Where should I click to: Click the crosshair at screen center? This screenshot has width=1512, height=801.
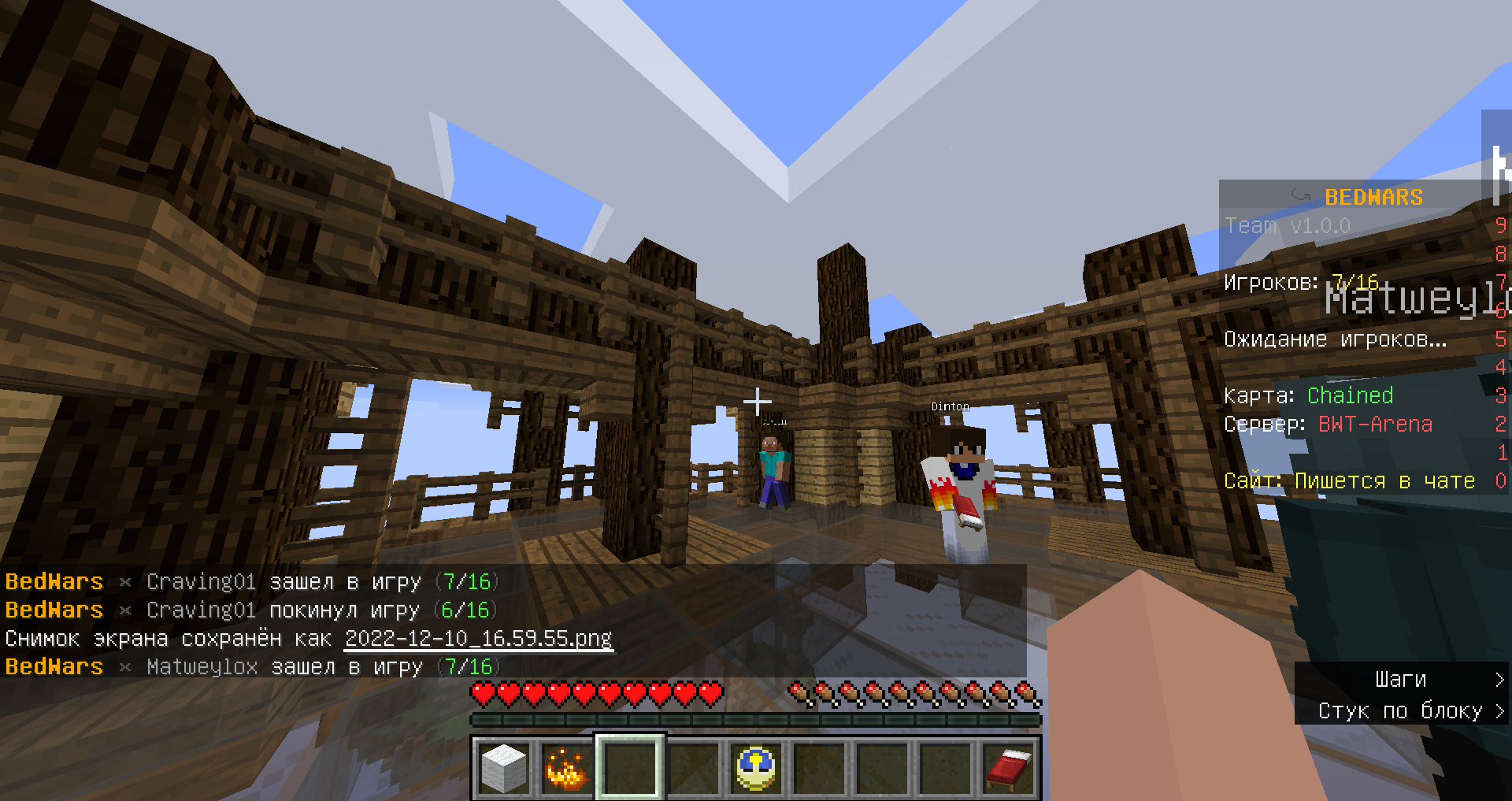pos(758,401)
